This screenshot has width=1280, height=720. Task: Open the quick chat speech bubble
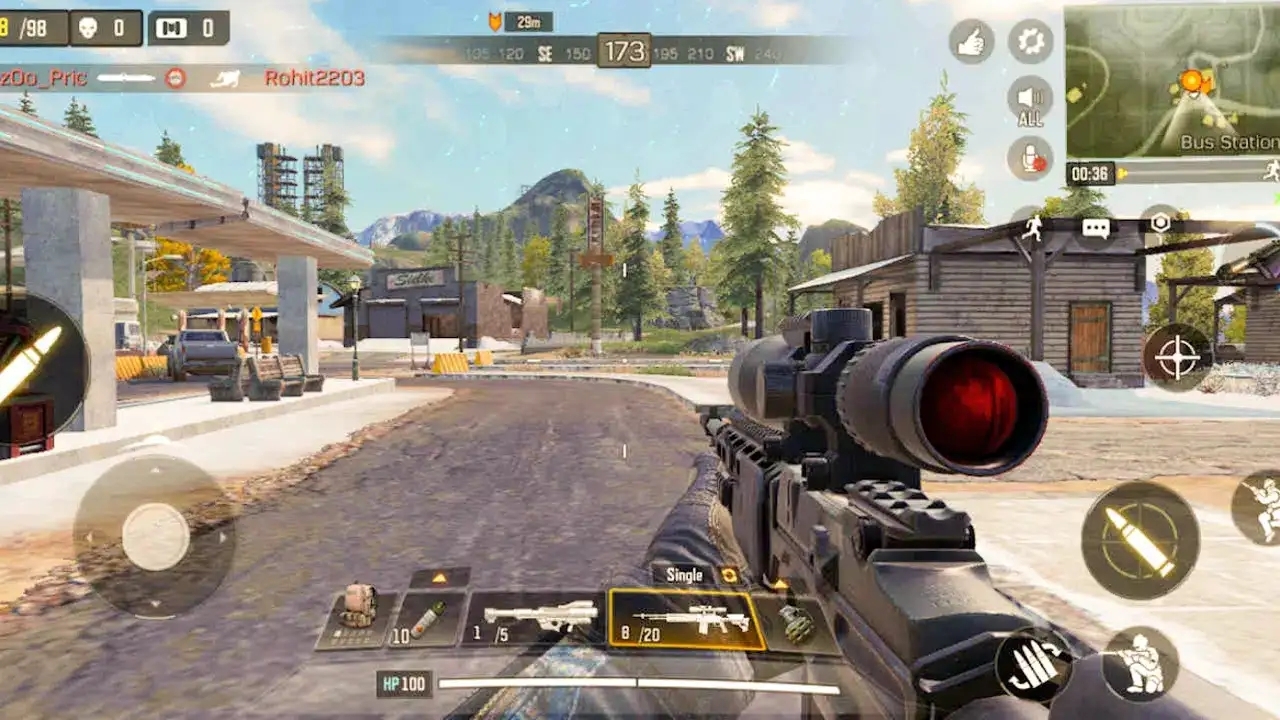pos(1096,227)
